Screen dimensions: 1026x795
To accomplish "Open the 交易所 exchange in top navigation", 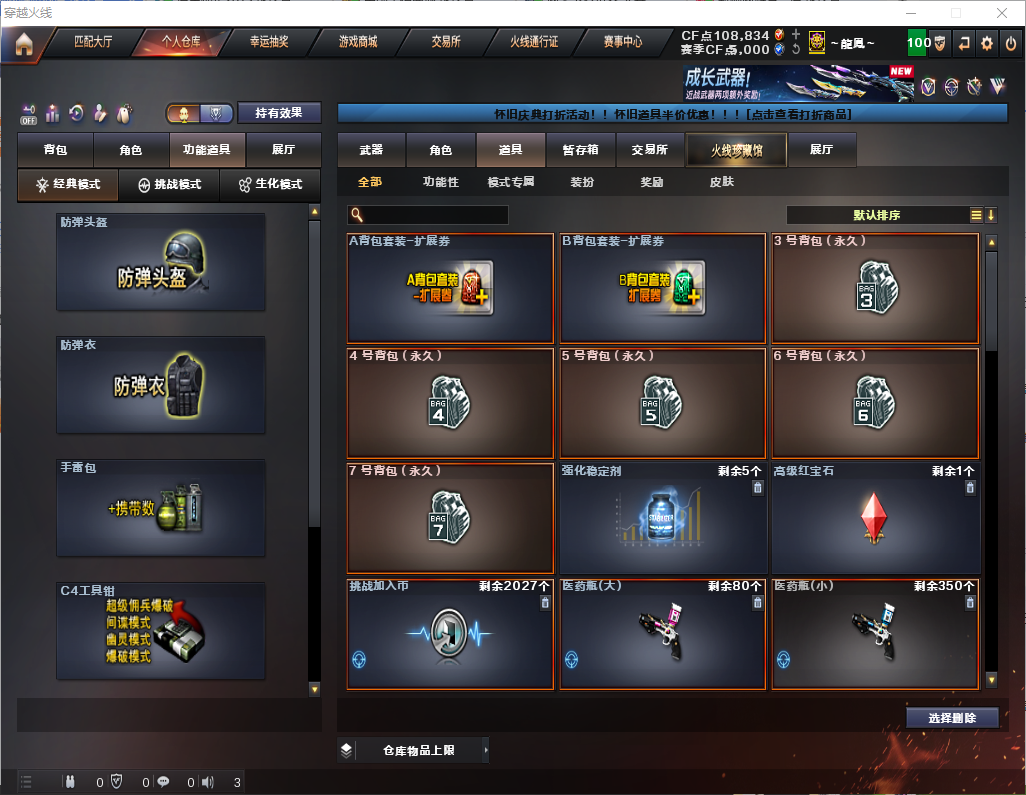I will [x=446, y=42].
